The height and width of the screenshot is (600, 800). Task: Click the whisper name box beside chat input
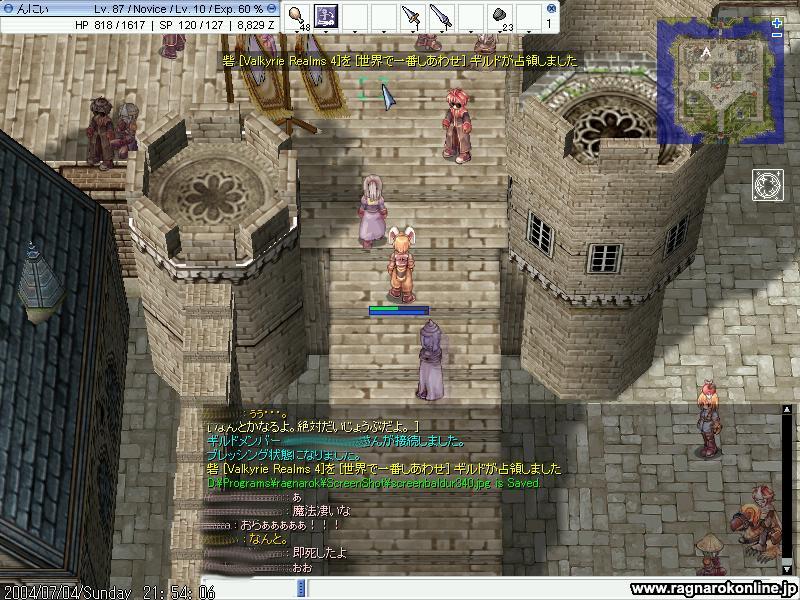click(248, 590)
